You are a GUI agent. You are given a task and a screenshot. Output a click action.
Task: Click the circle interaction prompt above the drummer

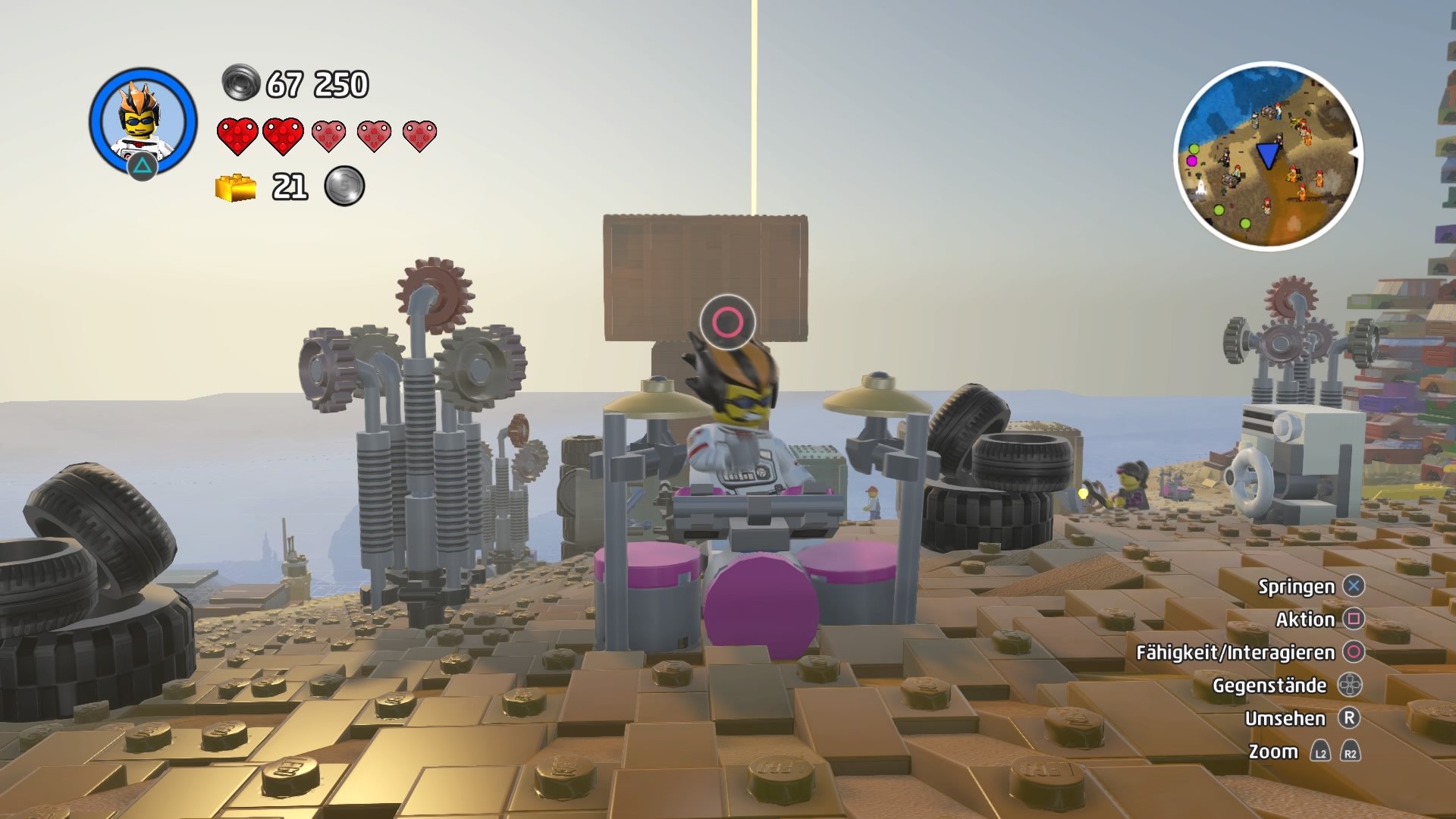726,322
